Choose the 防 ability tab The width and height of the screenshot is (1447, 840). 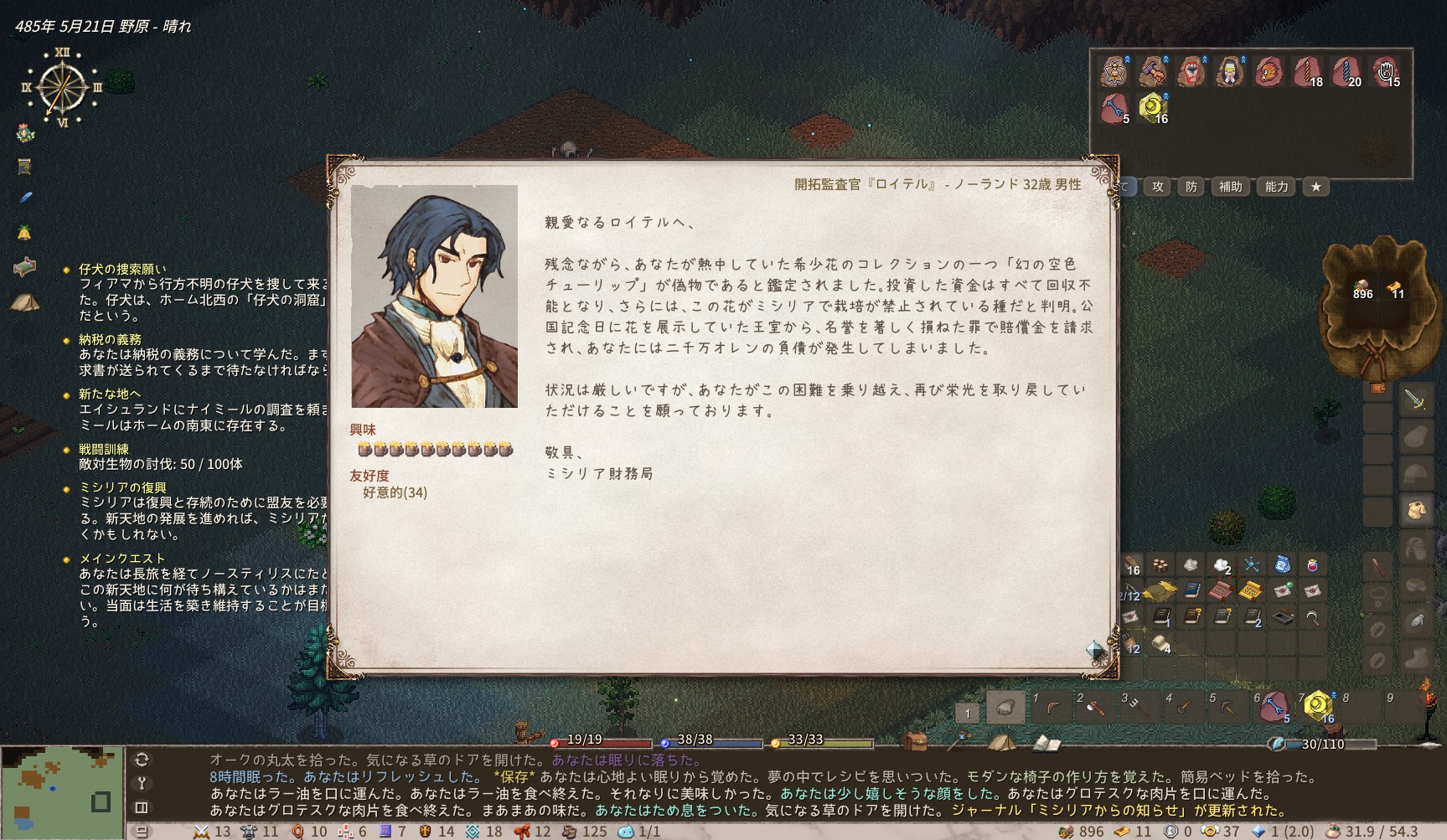[x=1191, y=187]
